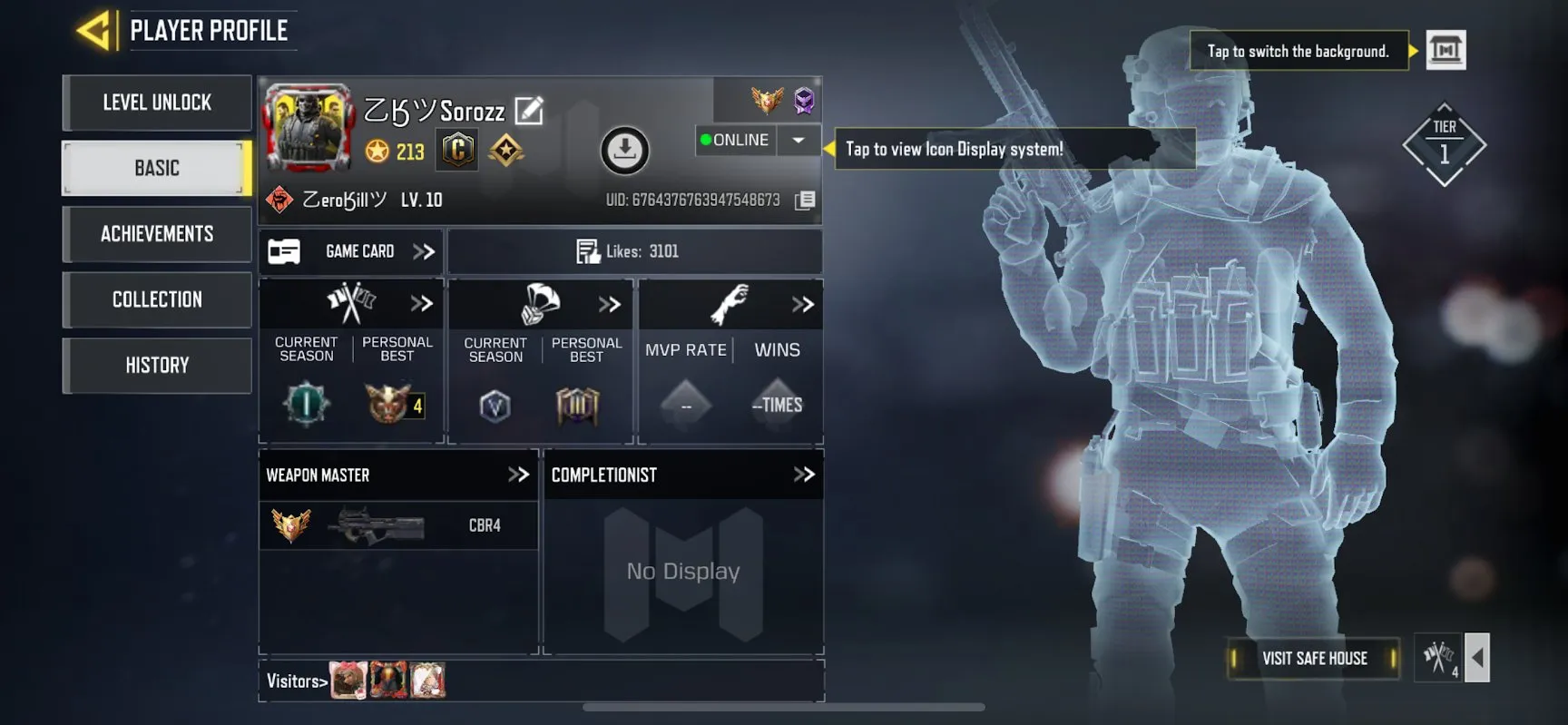Toggle the green Online status indicator
The height and width of the screenshot is (725, 1568).
coord(707,140)
